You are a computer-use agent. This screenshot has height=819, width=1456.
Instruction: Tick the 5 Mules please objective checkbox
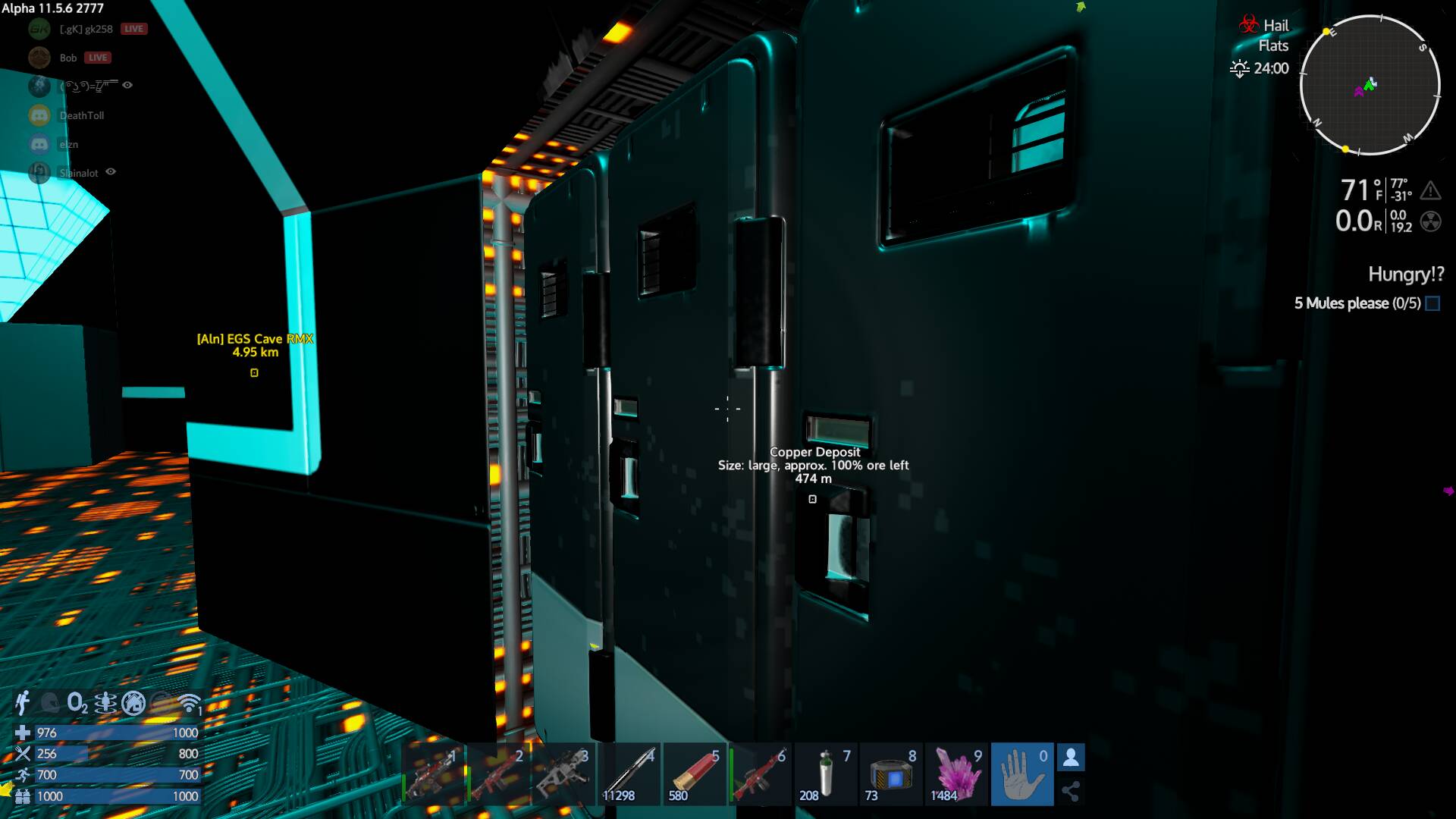click(x=1432, y=303)
